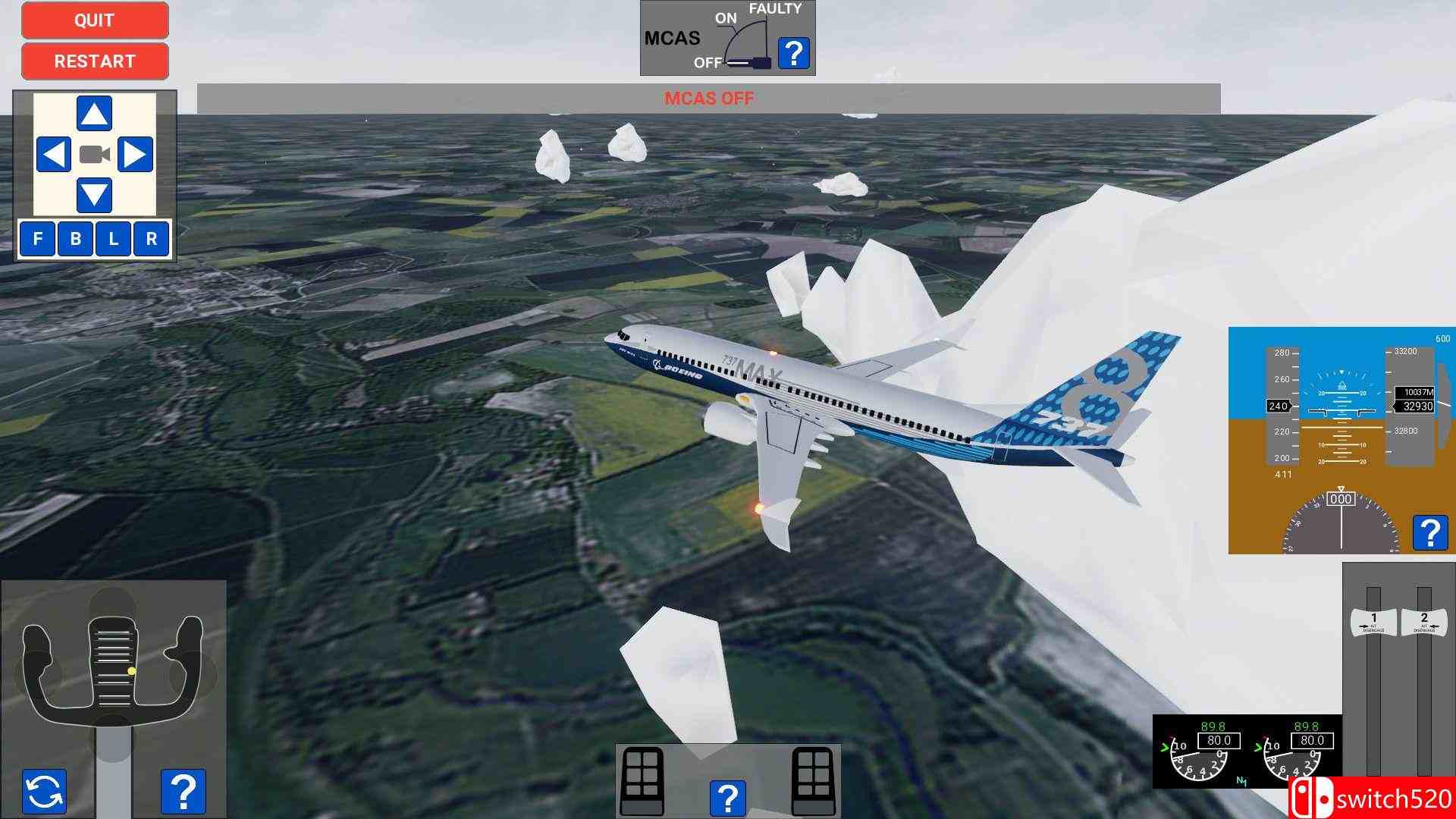This screenshot has height=819, width=1456.
Task: Click throttle lever 2 A/T disengage
Action: 1425,622
